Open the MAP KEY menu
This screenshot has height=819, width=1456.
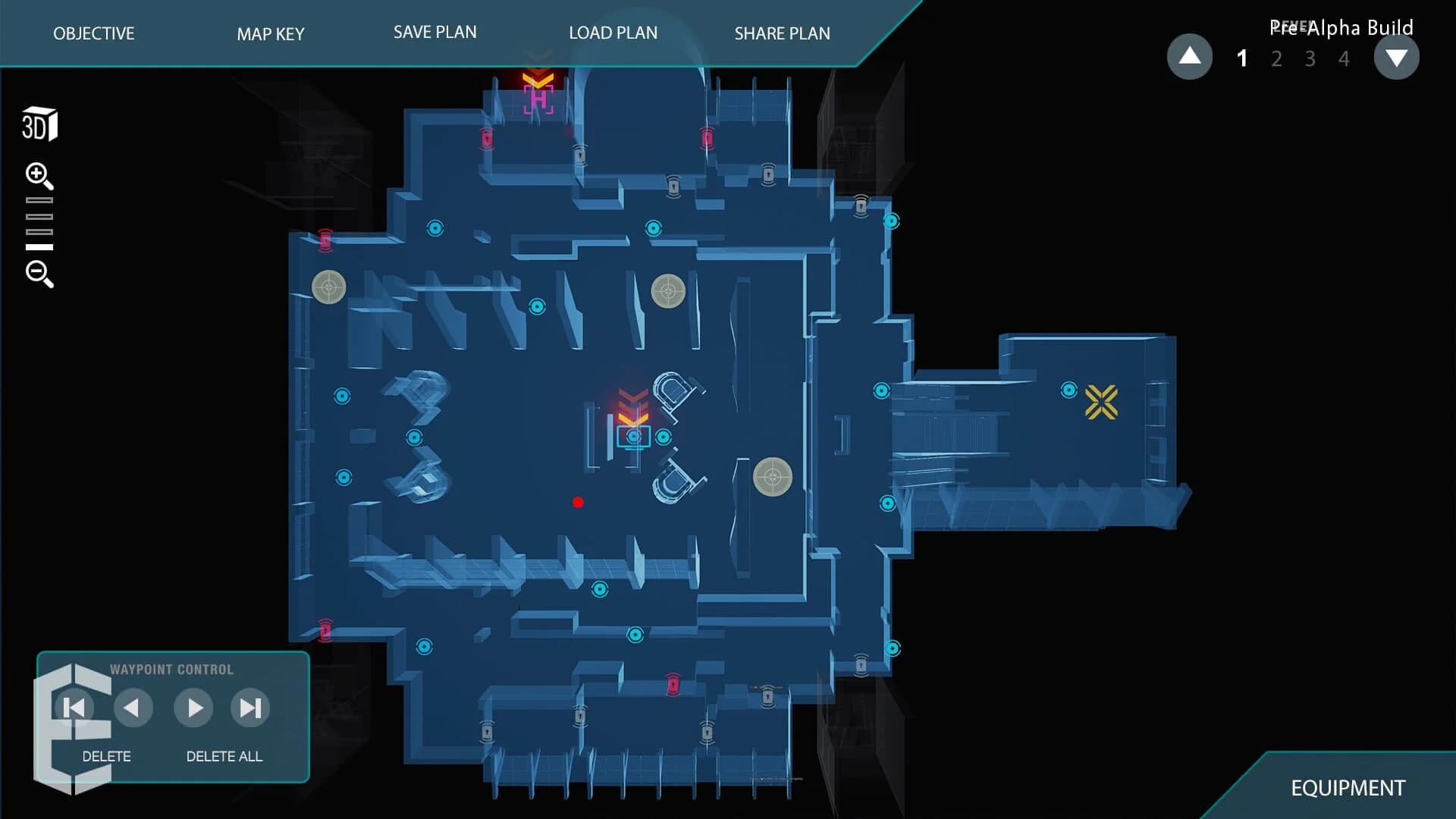(x=270, y=34)
